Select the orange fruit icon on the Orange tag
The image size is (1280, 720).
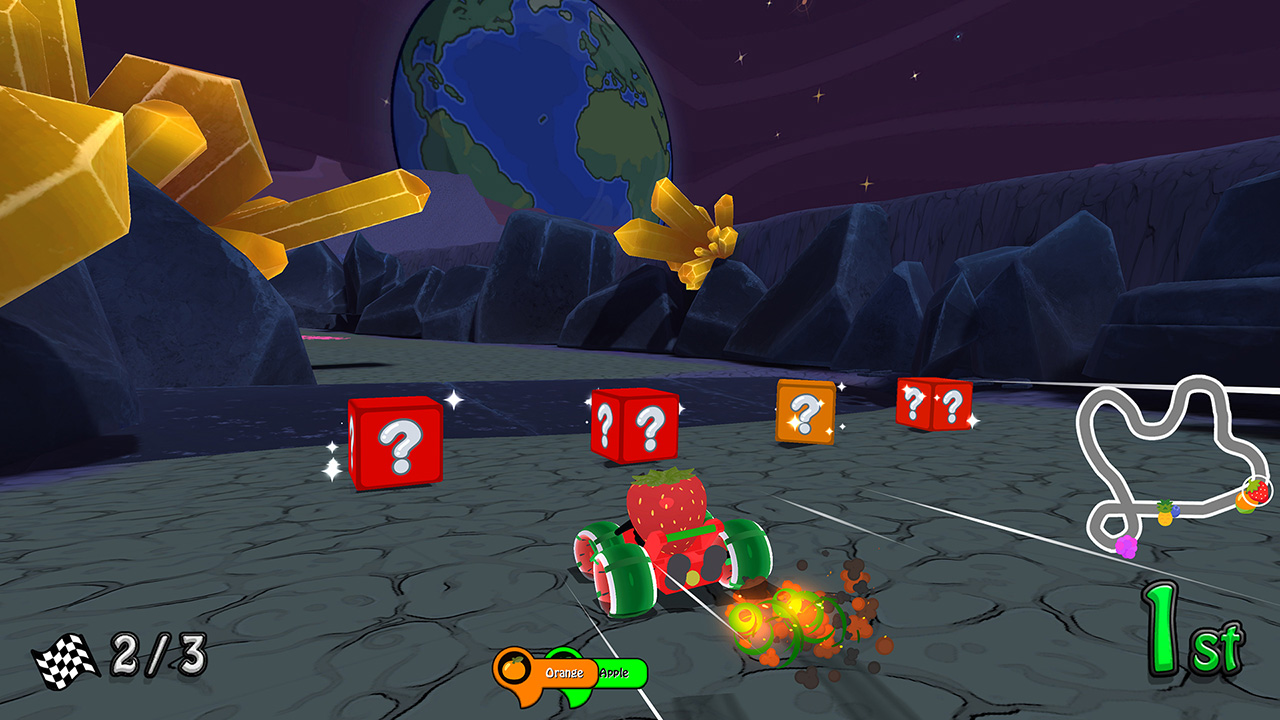coord(513,670)
